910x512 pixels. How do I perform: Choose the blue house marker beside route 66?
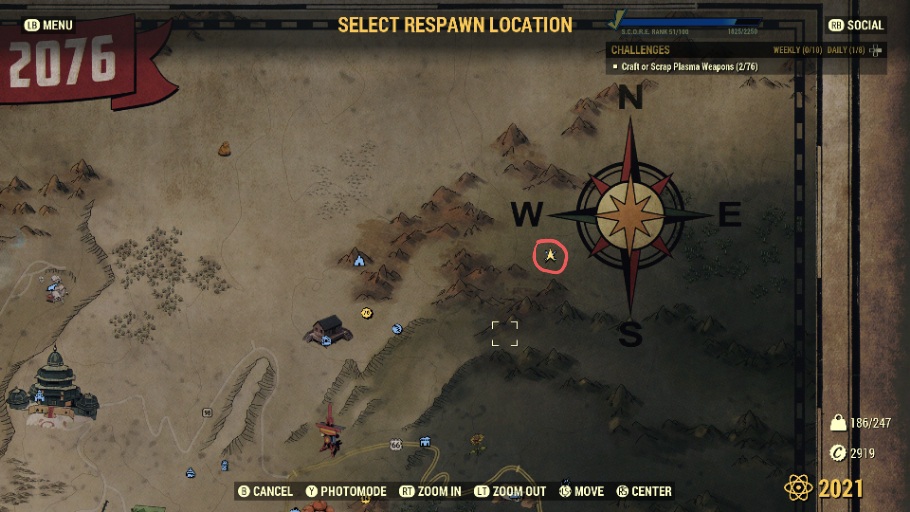(x=425, y=440)
